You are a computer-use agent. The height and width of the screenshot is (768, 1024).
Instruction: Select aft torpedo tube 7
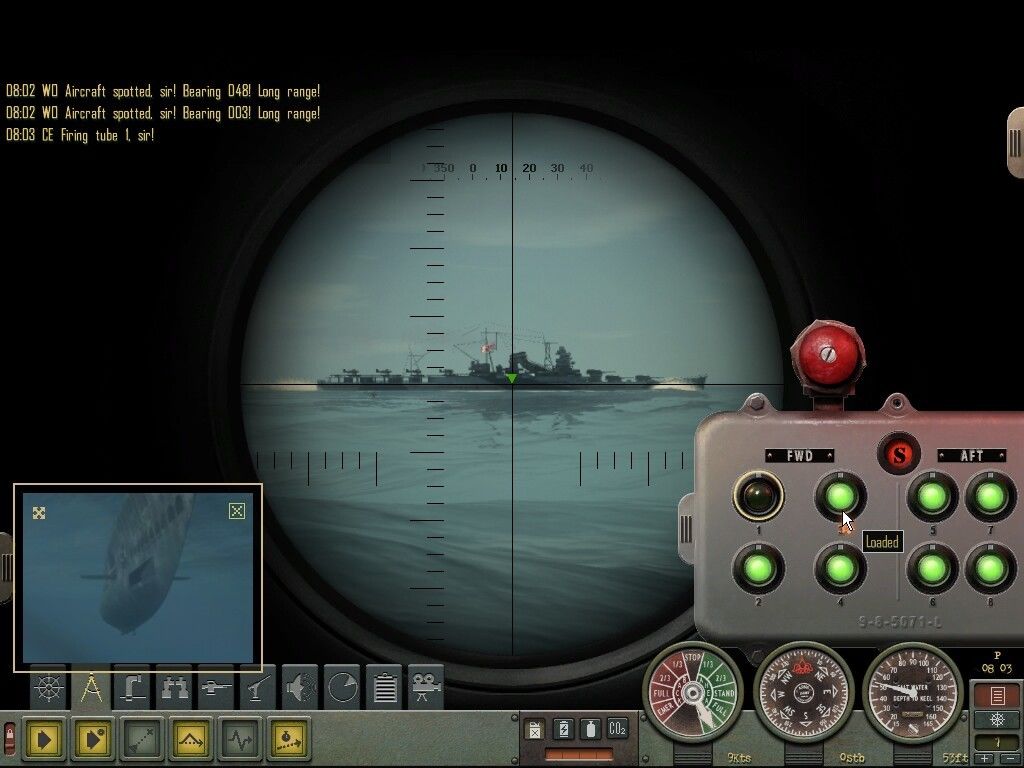[990, 496]
